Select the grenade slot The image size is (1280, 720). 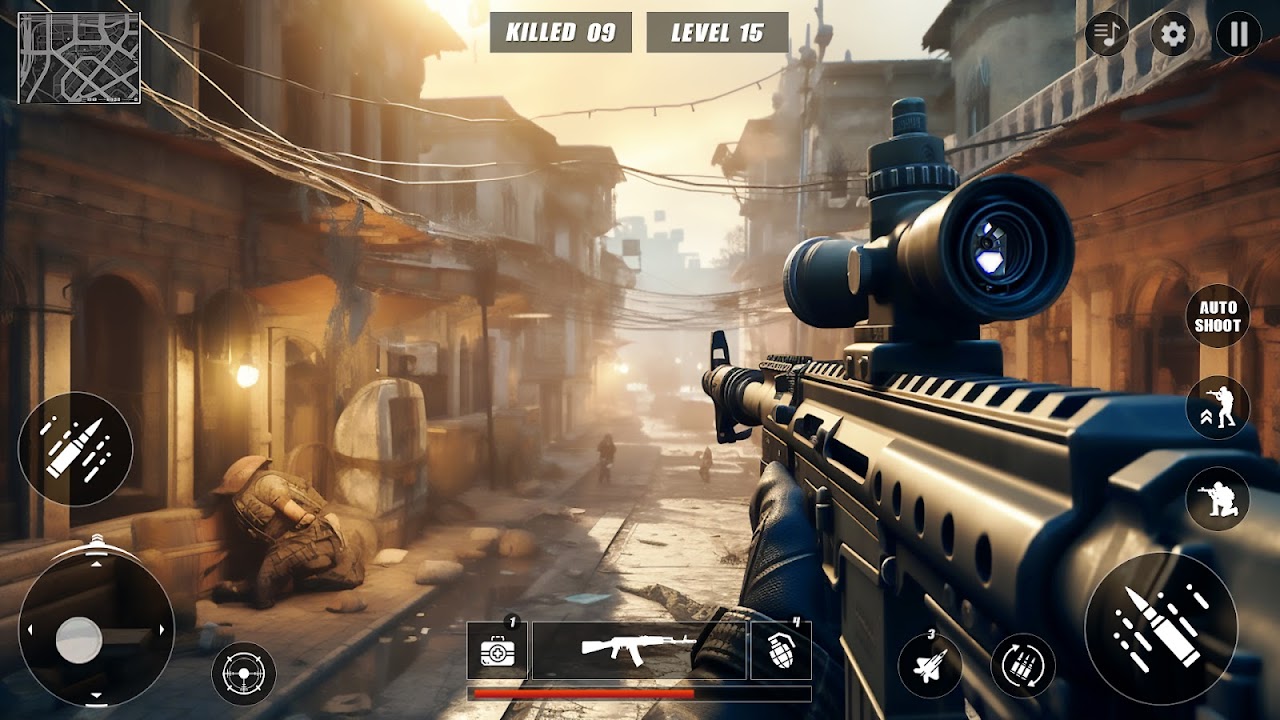pos(781,651)
